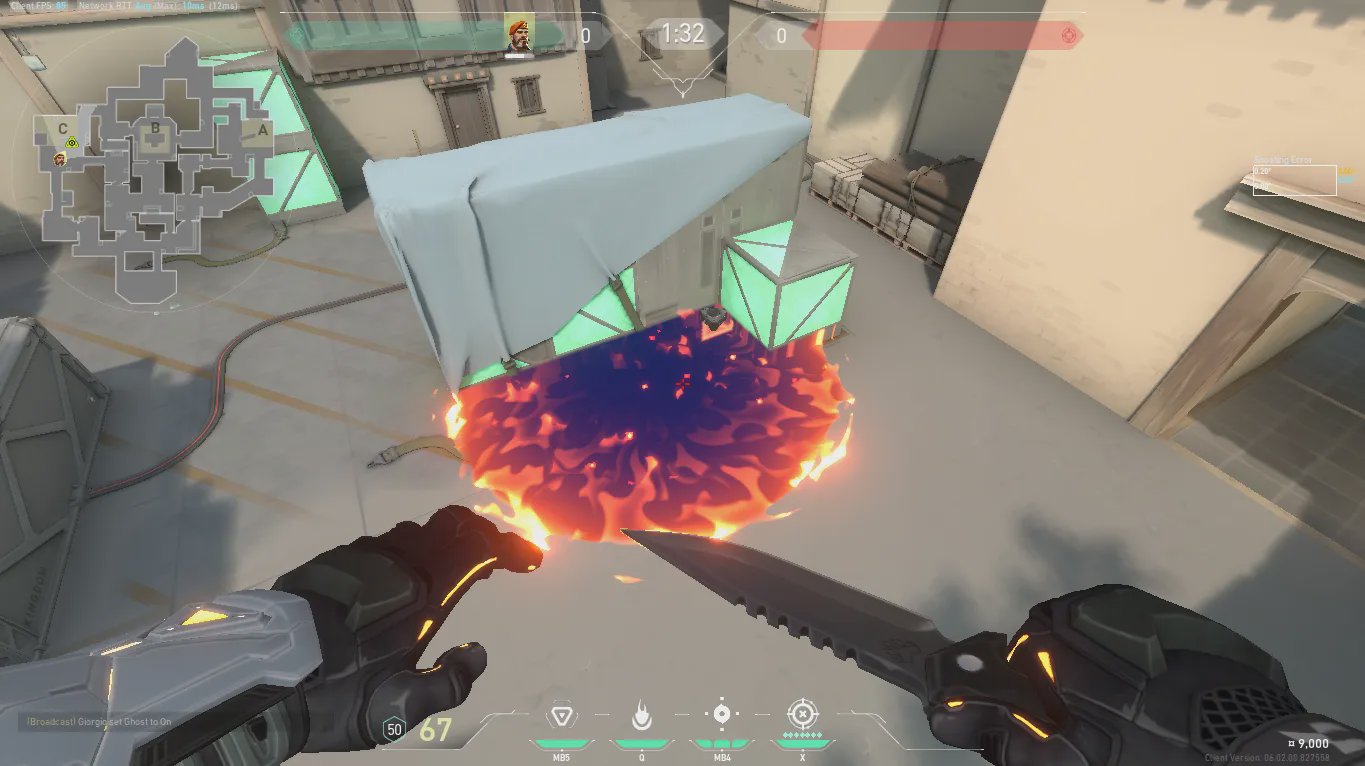Select the Incendiary flame ability
This screenshot has width=1365, height=766.
[x=641, y=716]
